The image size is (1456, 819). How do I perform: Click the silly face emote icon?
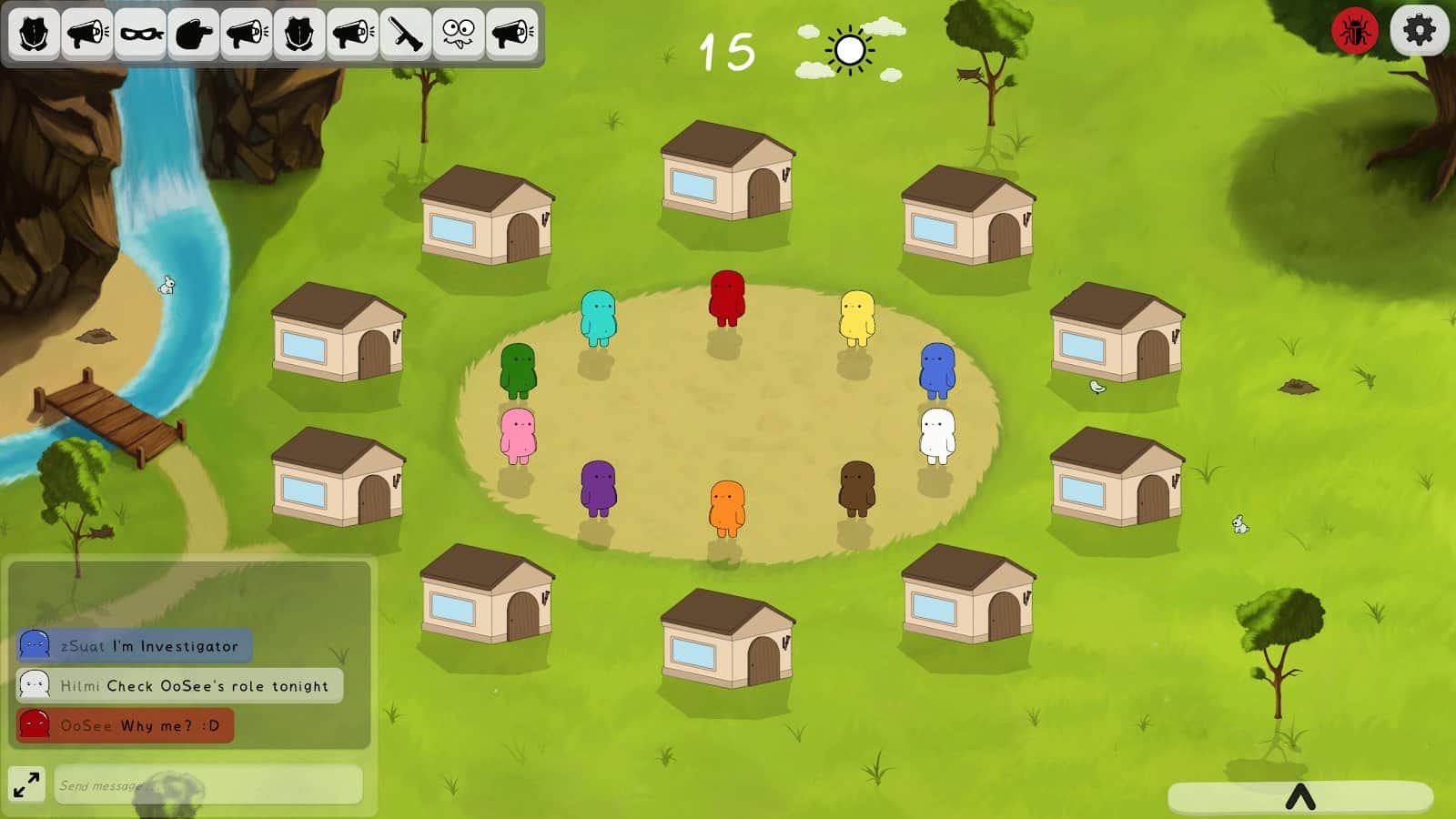[459, 34]
